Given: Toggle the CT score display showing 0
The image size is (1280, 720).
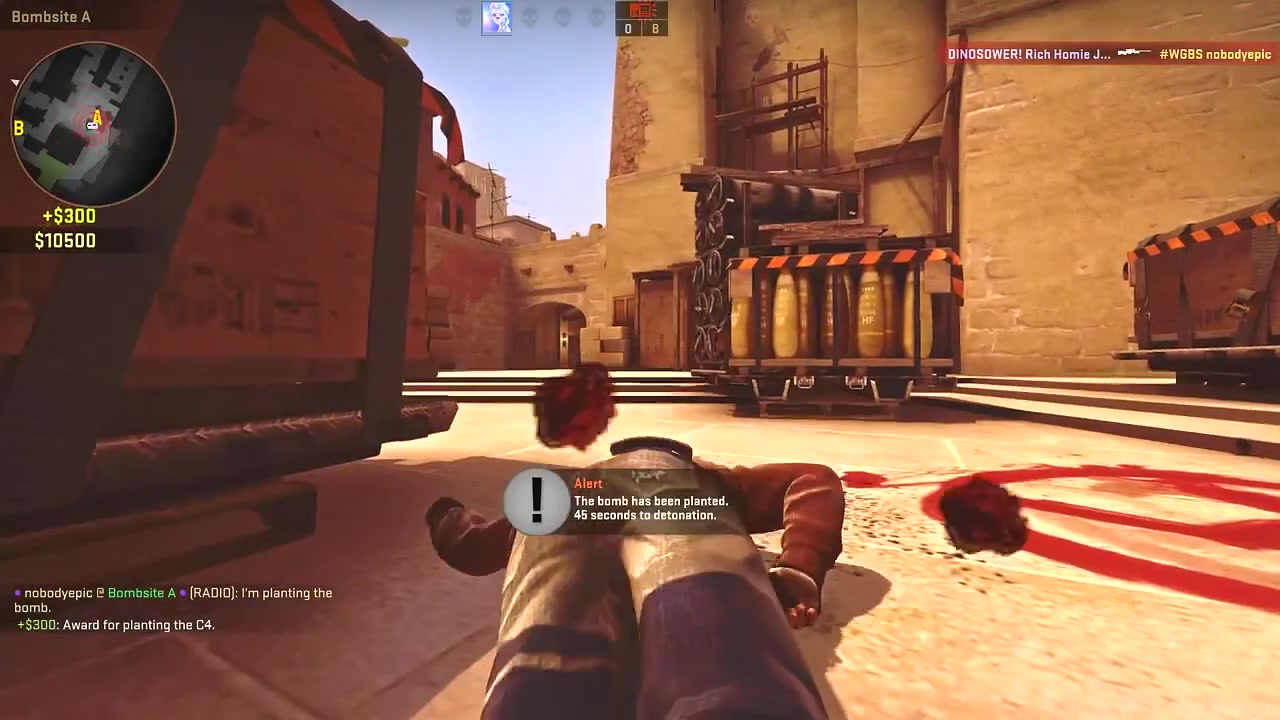Looking at the screenshot, I should tap(628, 28).
